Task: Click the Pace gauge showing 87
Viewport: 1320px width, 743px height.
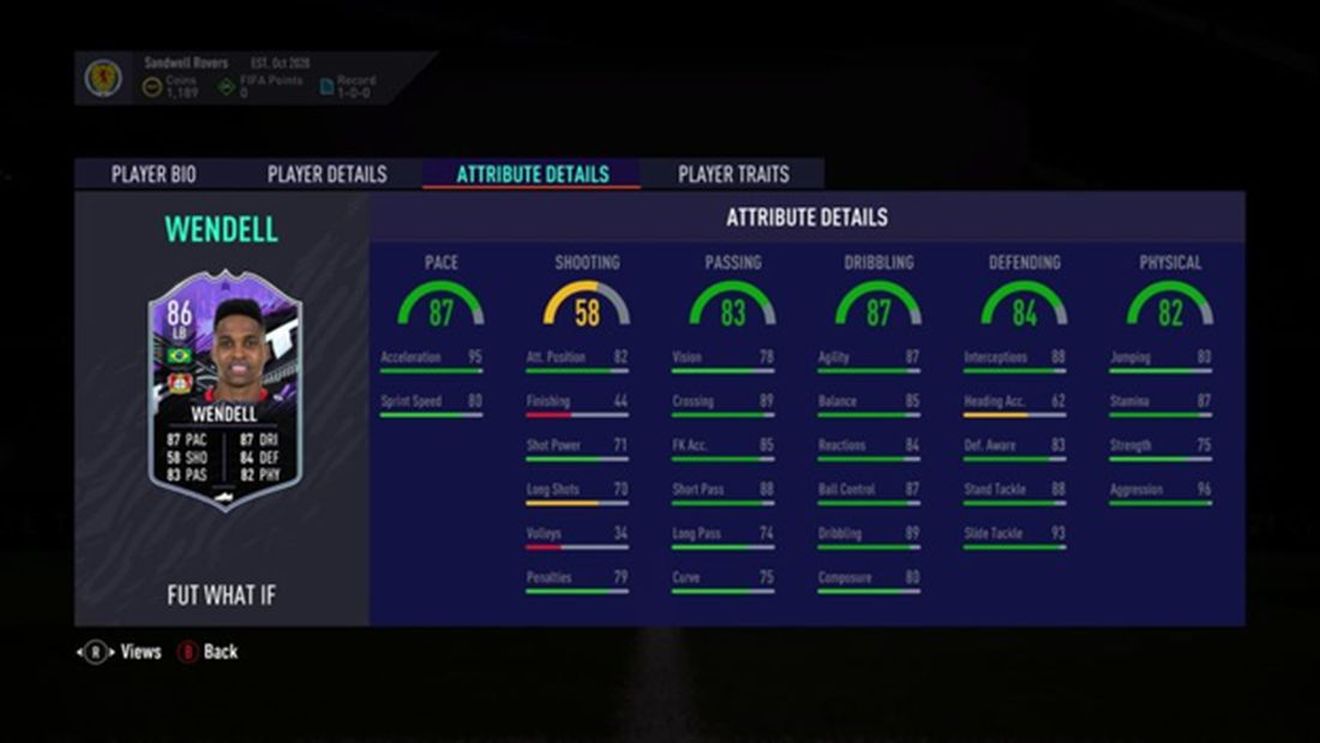Action: point(442,304)
